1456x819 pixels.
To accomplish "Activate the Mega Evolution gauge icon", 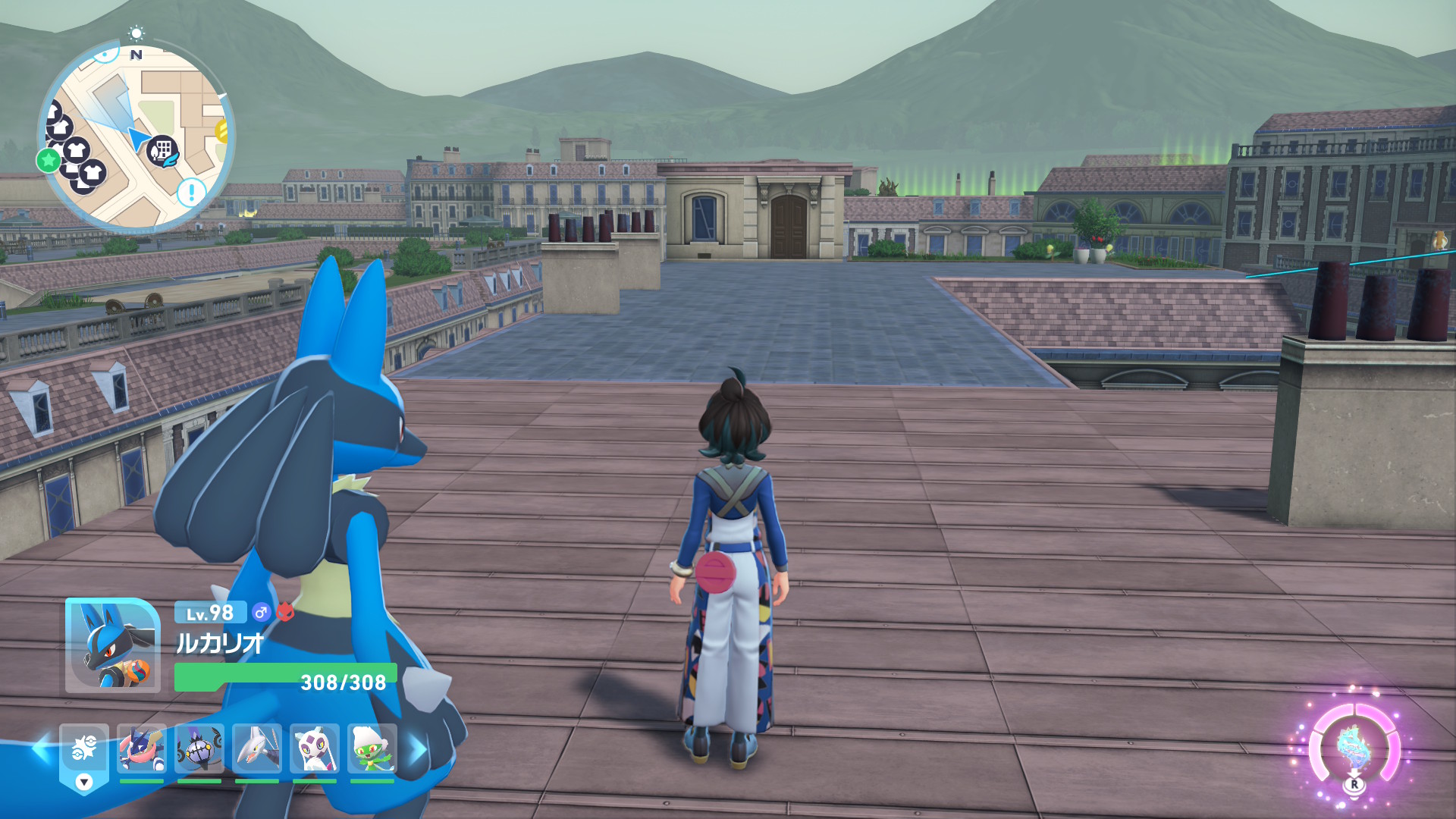I will pyautogui.click(x=1354, y=747).
